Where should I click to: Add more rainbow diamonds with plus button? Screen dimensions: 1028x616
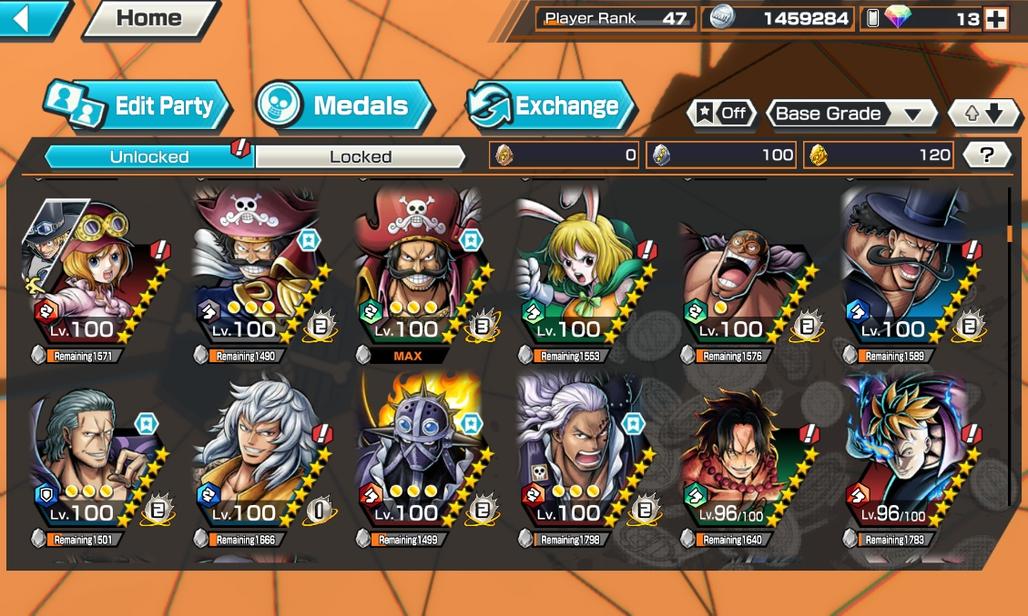995,19
